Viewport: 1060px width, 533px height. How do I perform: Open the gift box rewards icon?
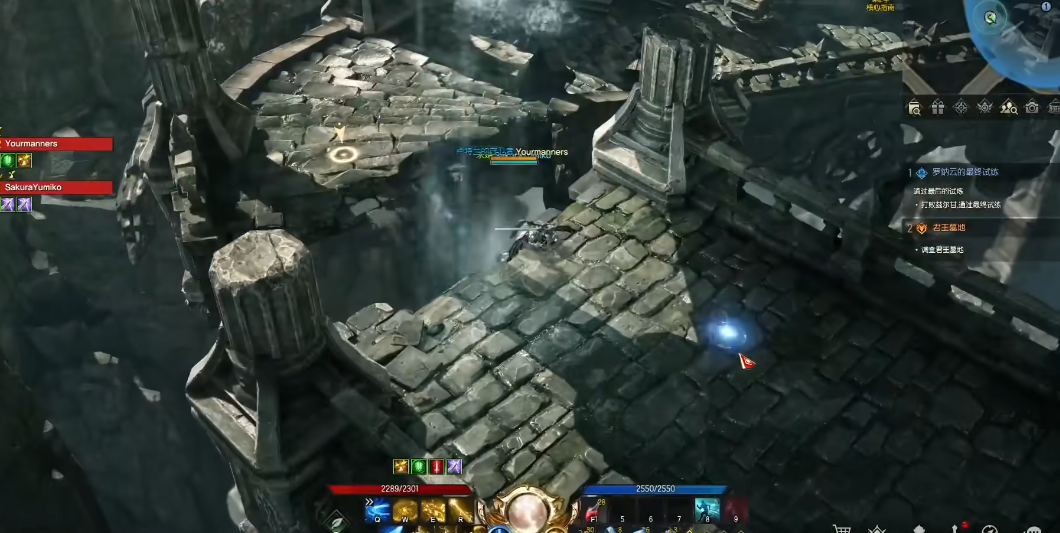pos(937,107)
